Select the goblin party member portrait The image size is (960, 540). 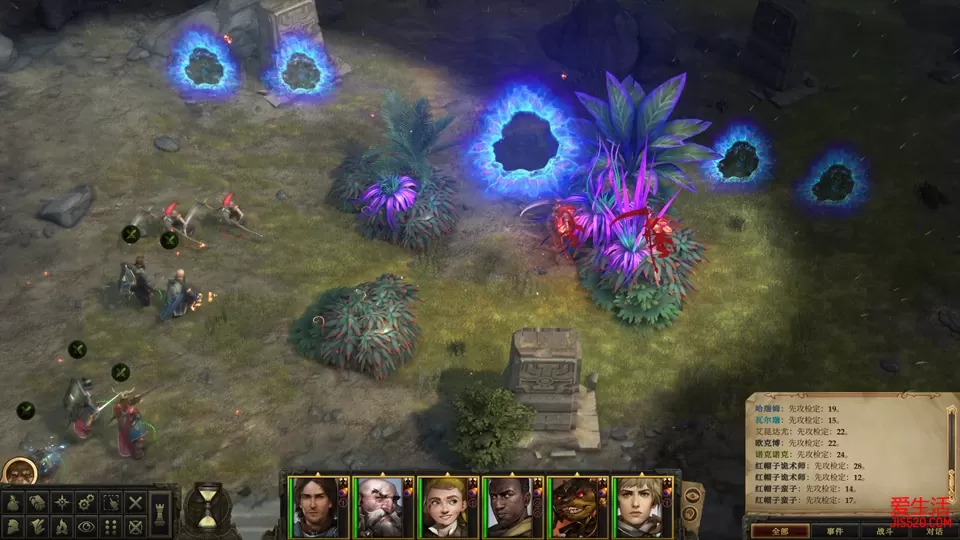click(576, 506)
